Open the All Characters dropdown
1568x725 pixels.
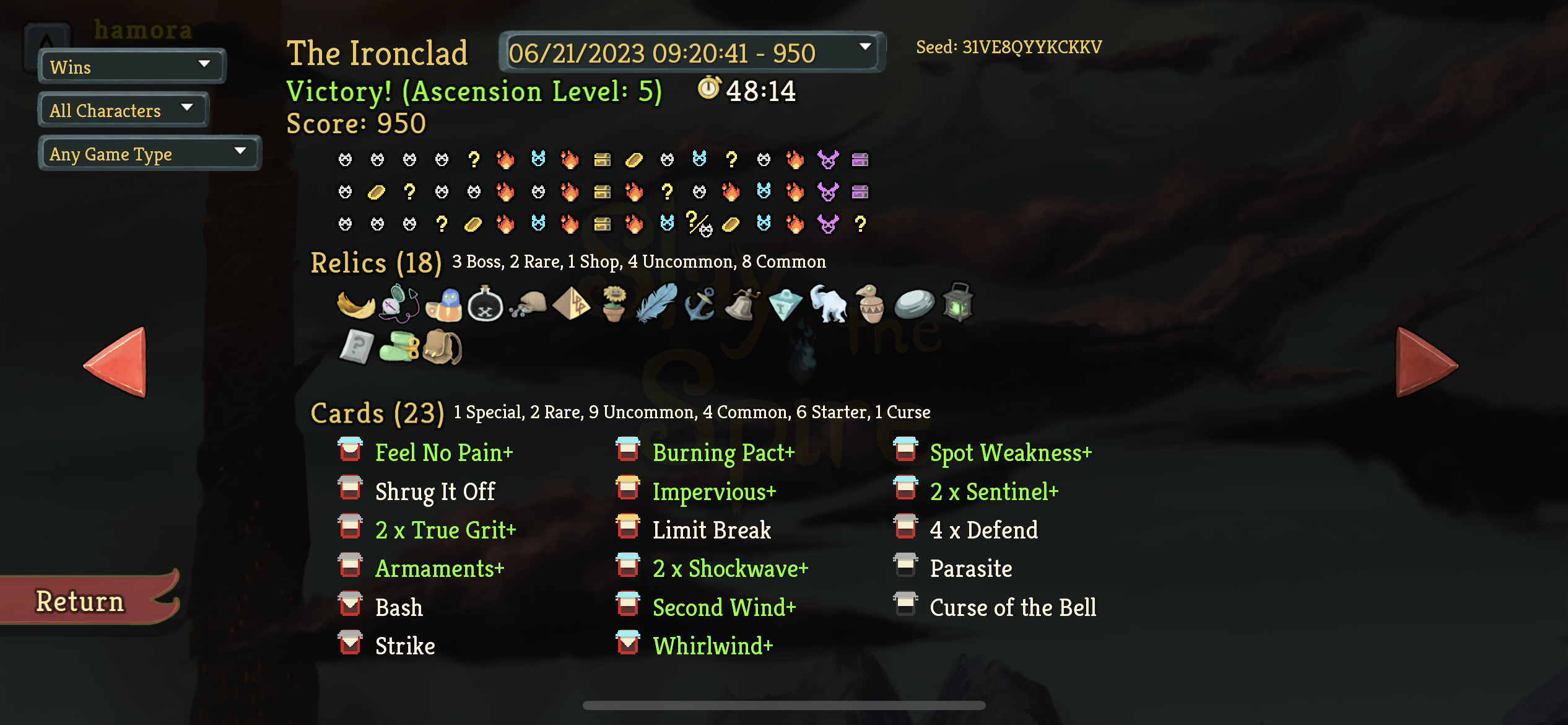pos(122,110)
